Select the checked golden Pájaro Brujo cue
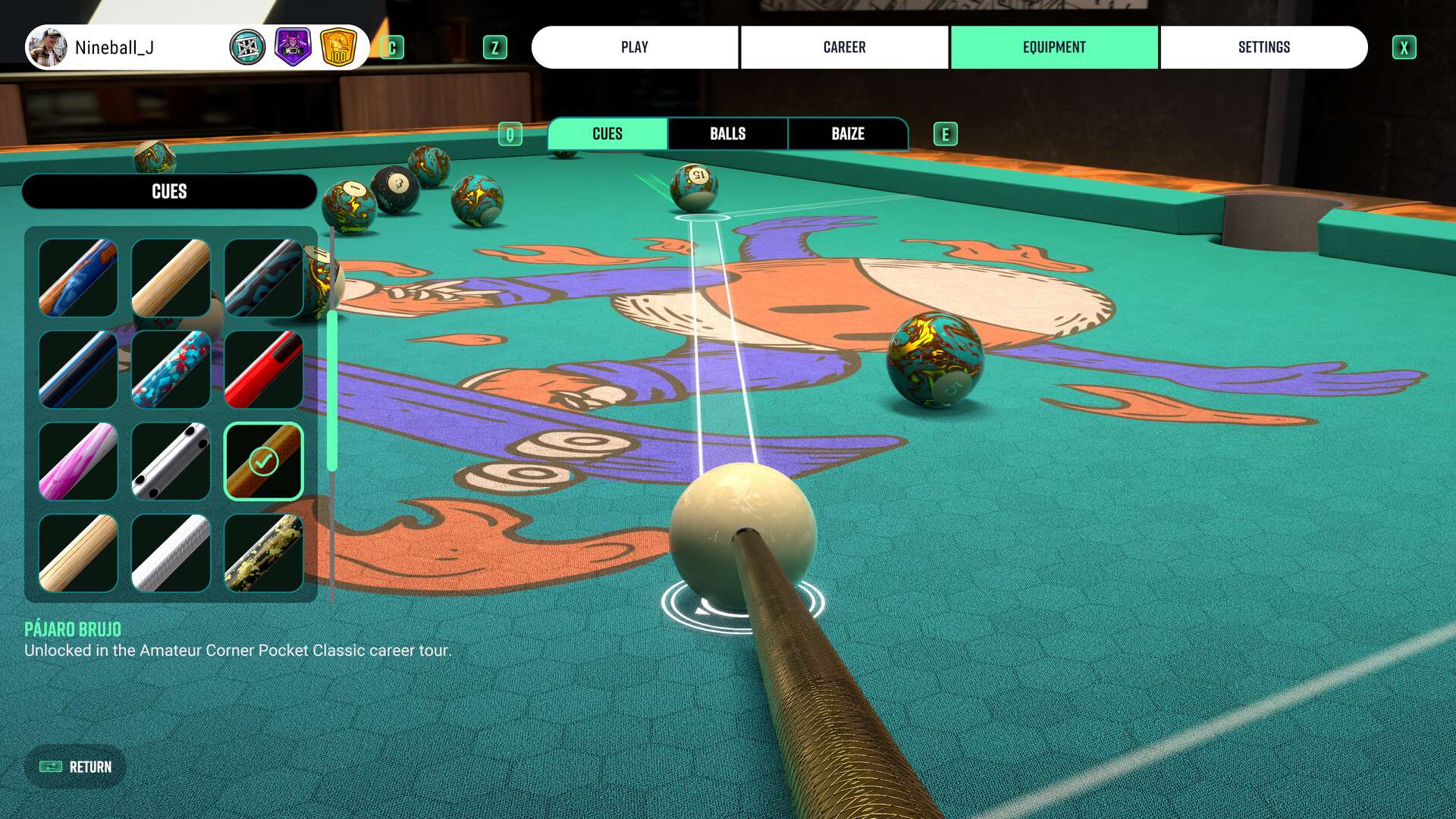The image size is (1456, 819). click(264, 461)
